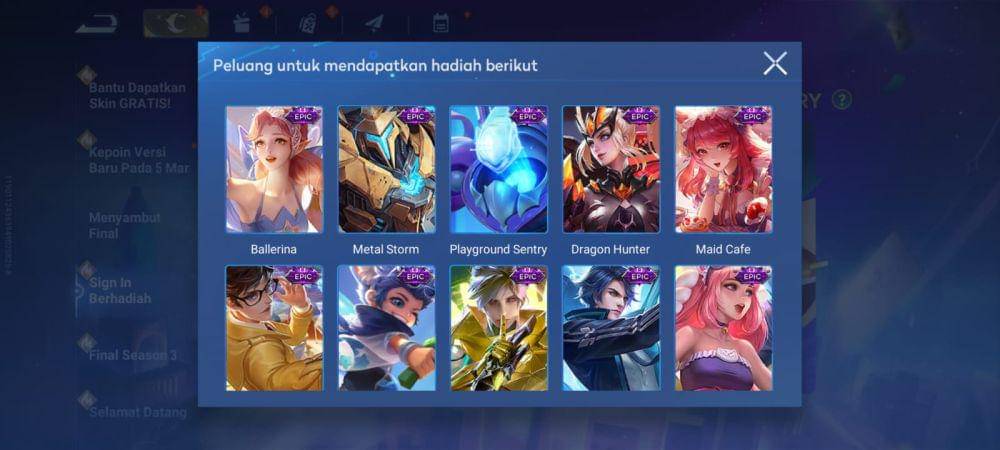This screenshot has width=1000, height=450.
Task: Select the Dragon Hunter skin card
Action: point(610,169)
